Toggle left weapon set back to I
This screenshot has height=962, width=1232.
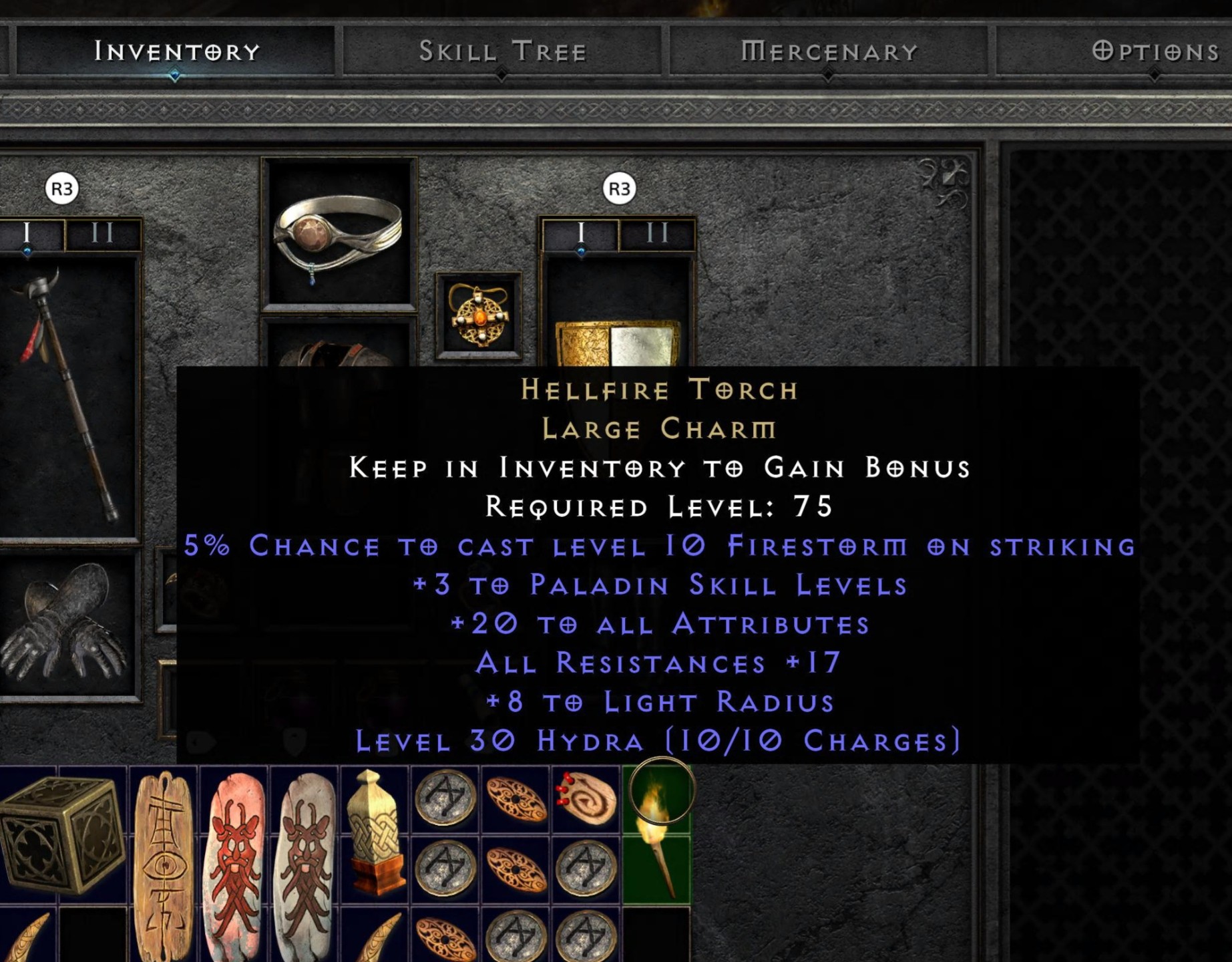[x=27, y=234]
